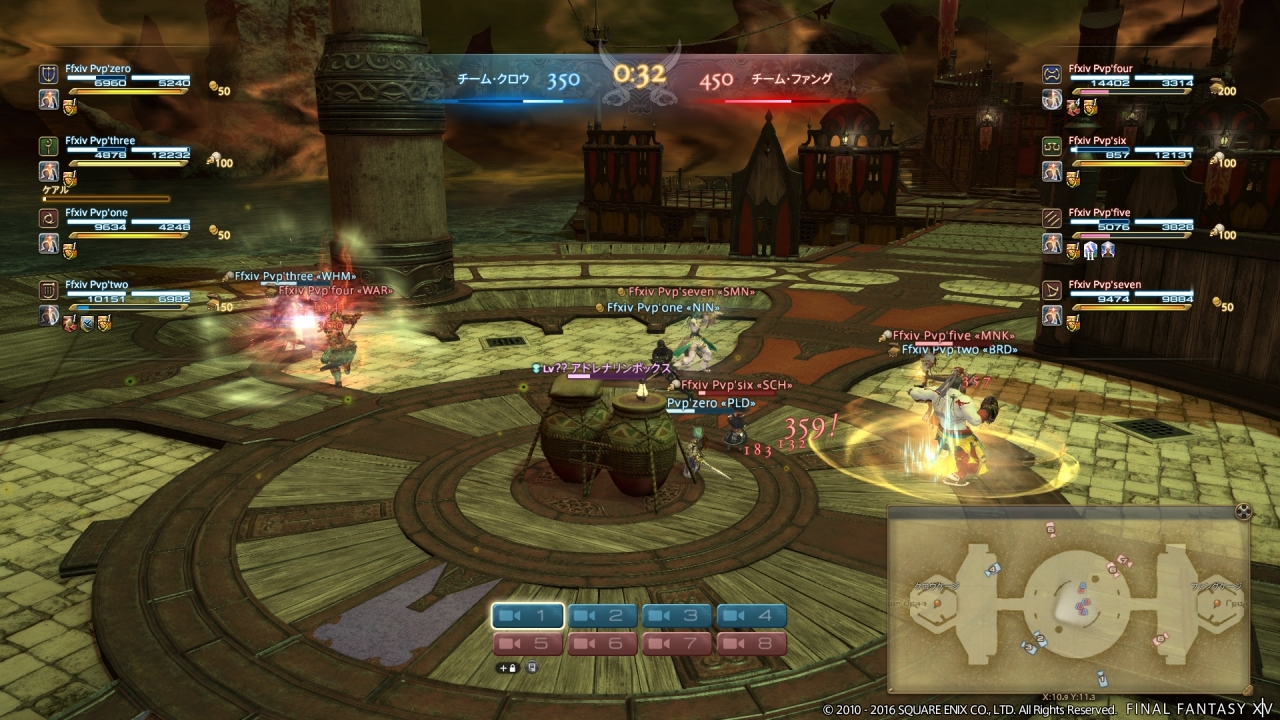Open the minimap's round corner button
1280x720 pixels.
[x=1243, y=512]
